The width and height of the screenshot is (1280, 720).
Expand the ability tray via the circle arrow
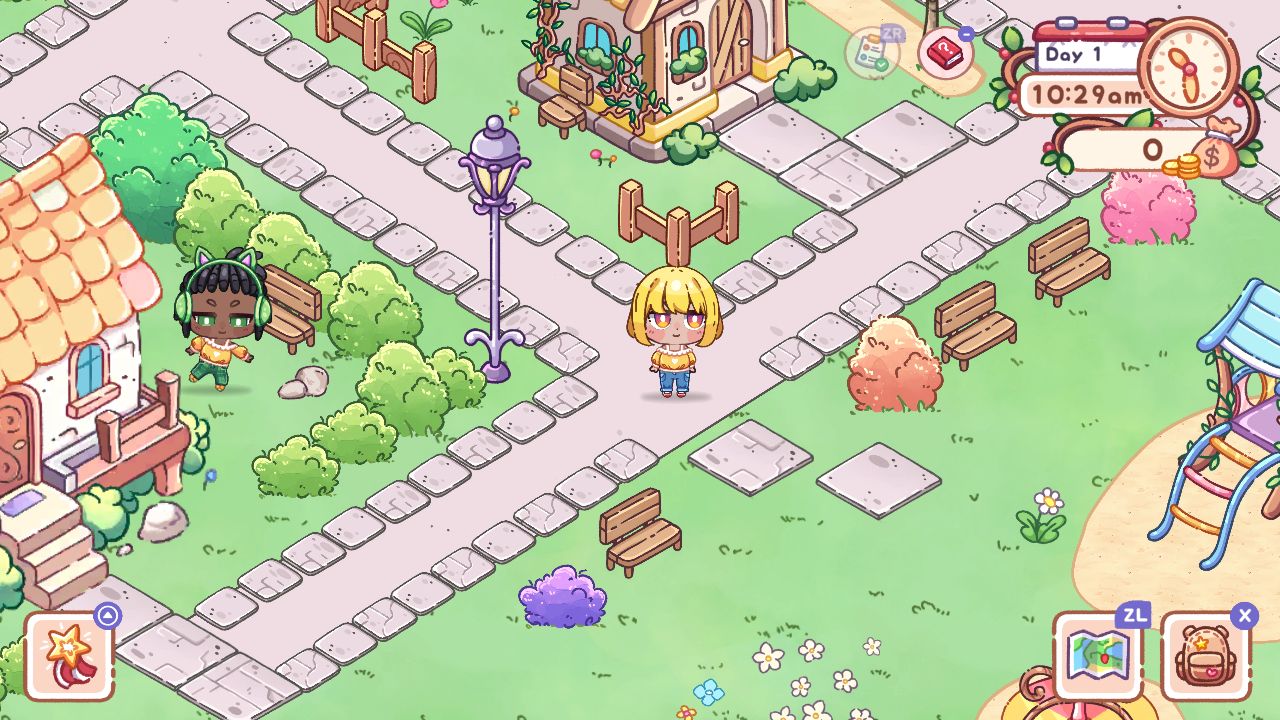(x=106, y=614)
